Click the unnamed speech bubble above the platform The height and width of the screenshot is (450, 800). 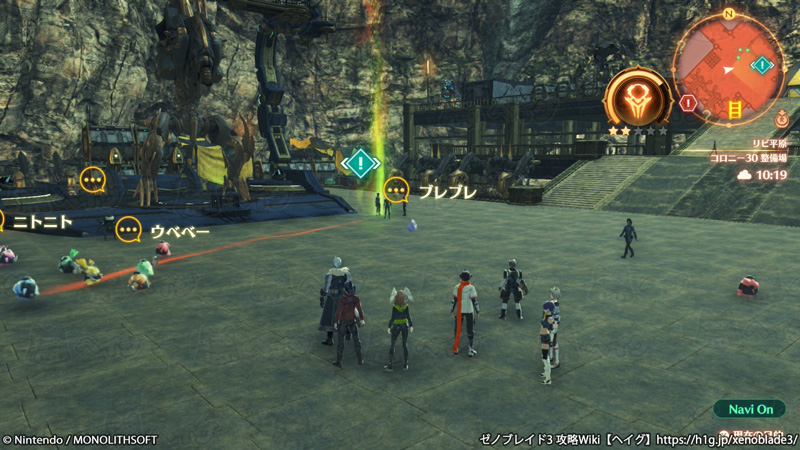point(92,180)
